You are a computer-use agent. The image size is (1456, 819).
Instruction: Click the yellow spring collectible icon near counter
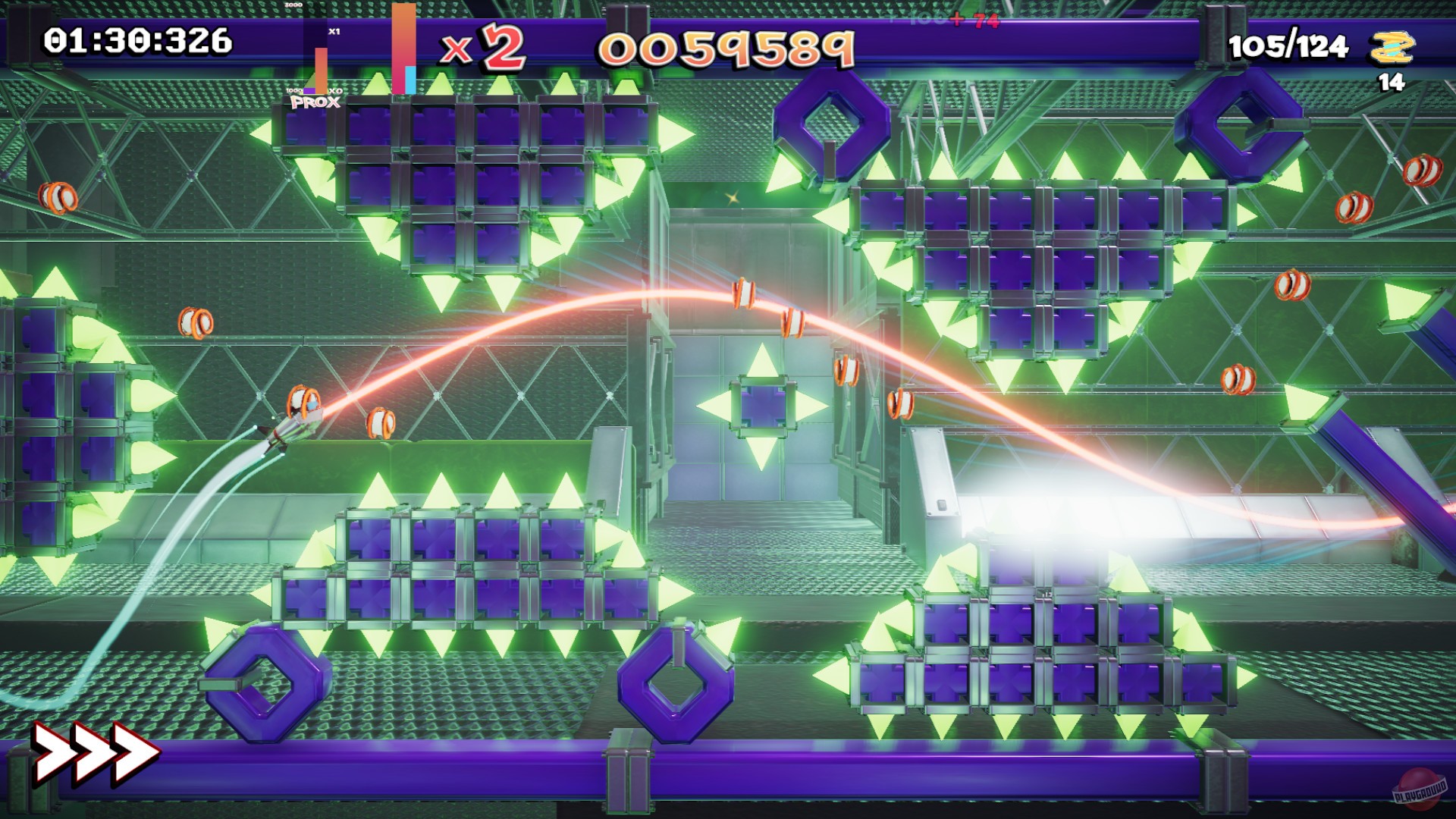1394,48
